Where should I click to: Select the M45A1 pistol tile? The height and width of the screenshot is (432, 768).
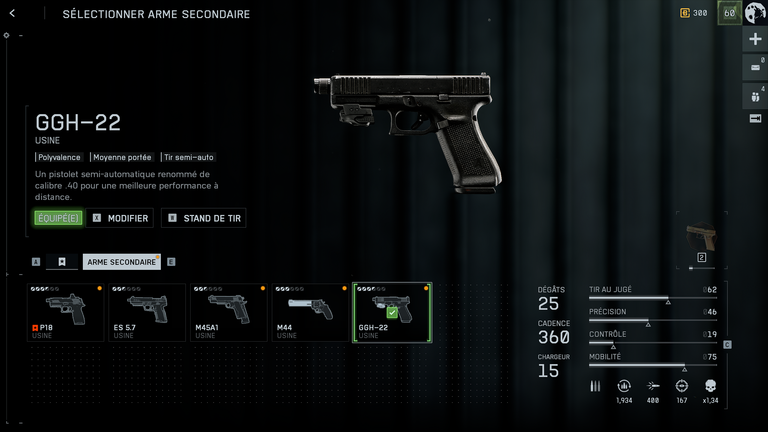pyautogui.click(x=229, y=313)
